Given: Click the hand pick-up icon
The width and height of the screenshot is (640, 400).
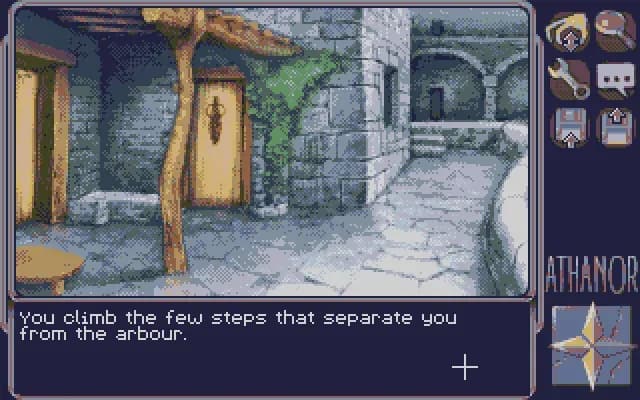Looking at the screenshot, I should click(x=566, y=29).
